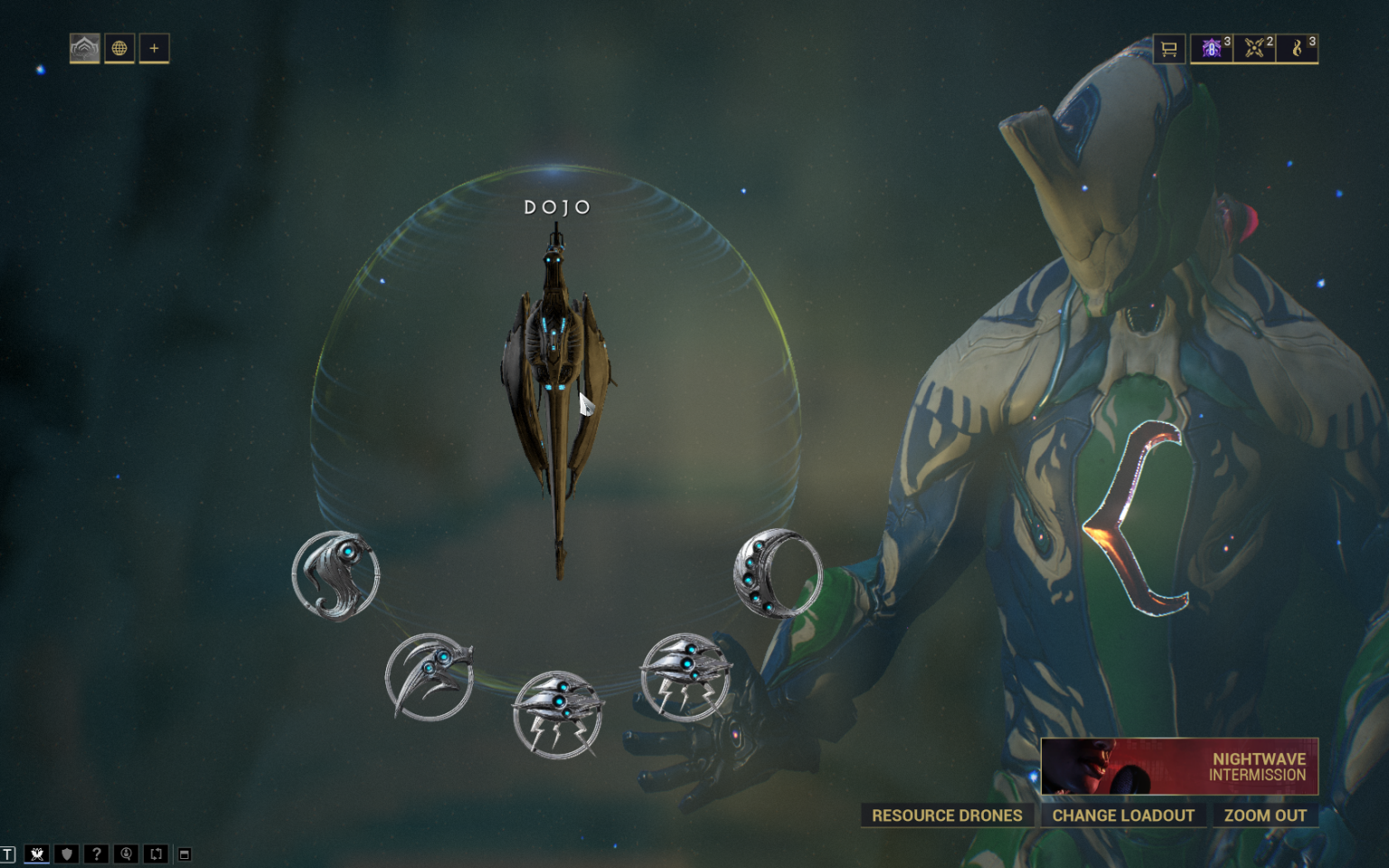
Task: Open the voice search magnifier icon
Action: (x=126, y=853)
